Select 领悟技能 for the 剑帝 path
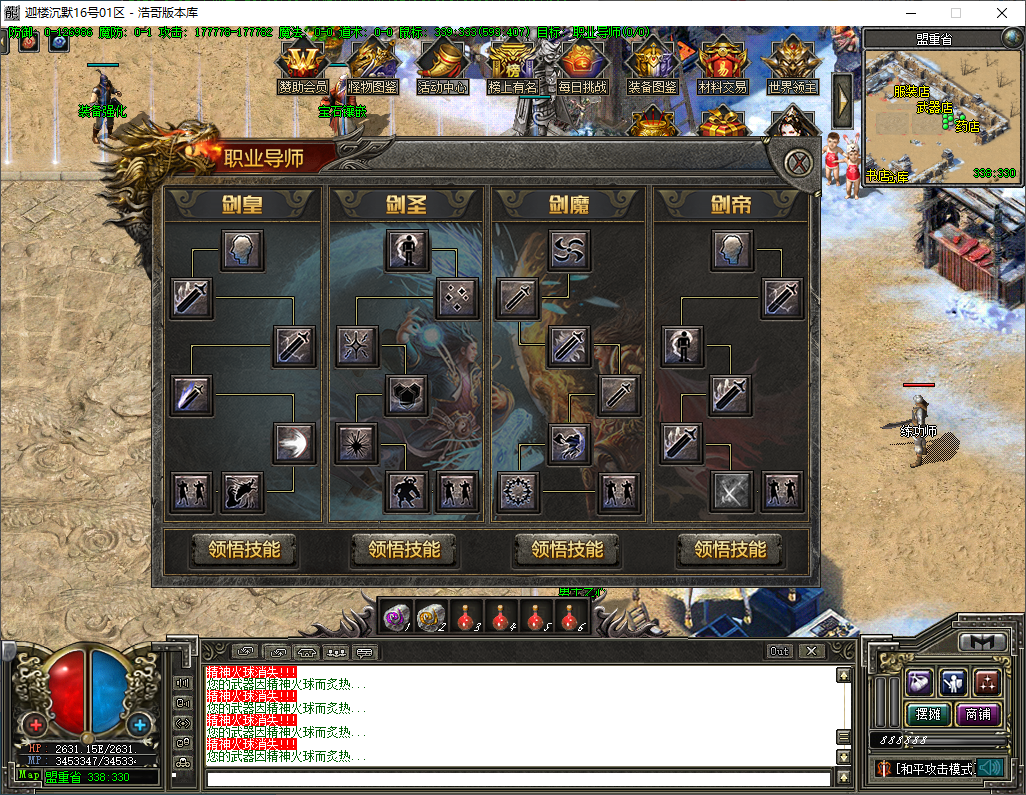Image resolution: width=1026 pixels, height=795 pixels. click(x=730, y=549)
